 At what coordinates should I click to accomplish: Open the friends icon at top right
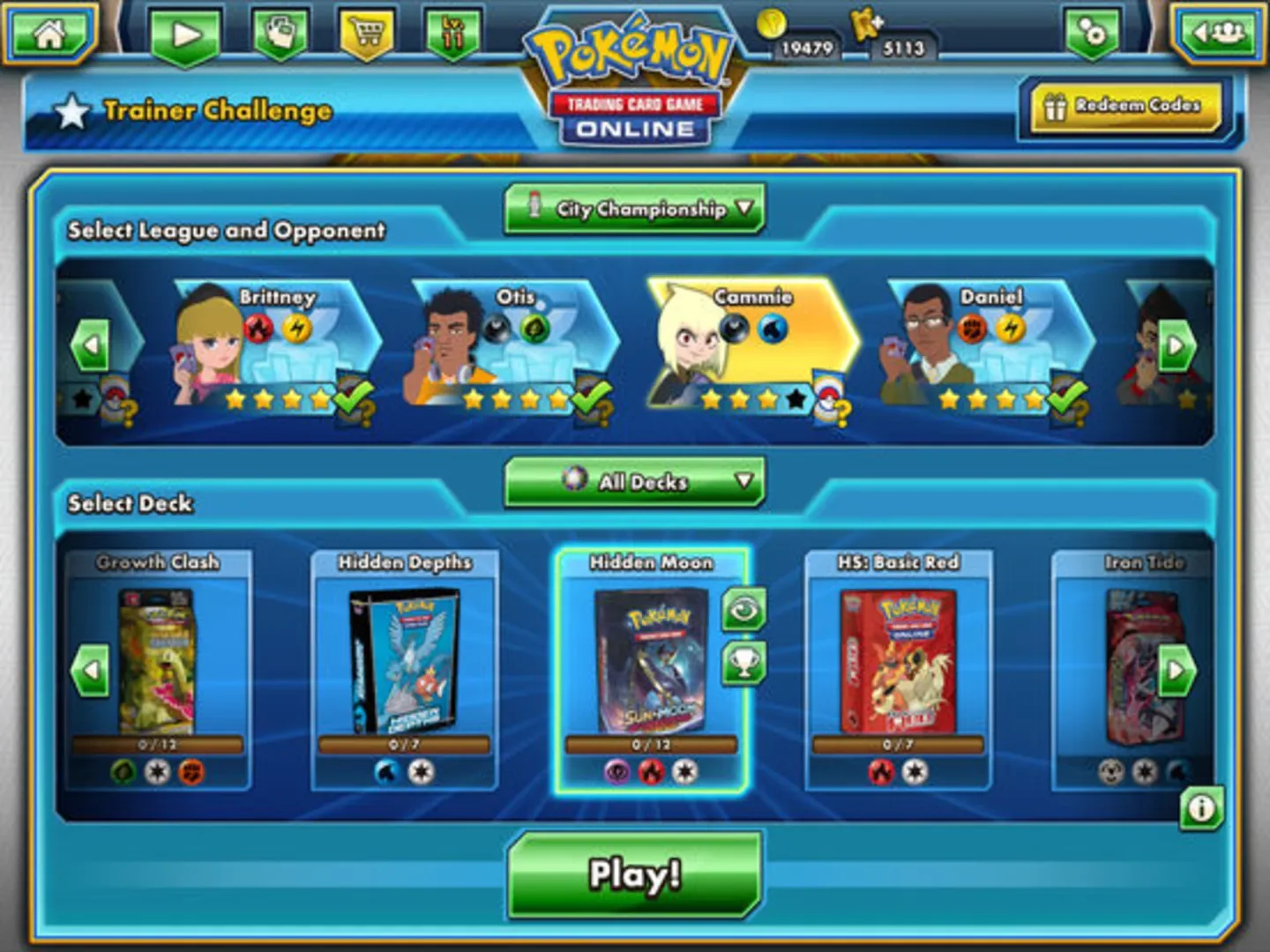[1220, 33]
